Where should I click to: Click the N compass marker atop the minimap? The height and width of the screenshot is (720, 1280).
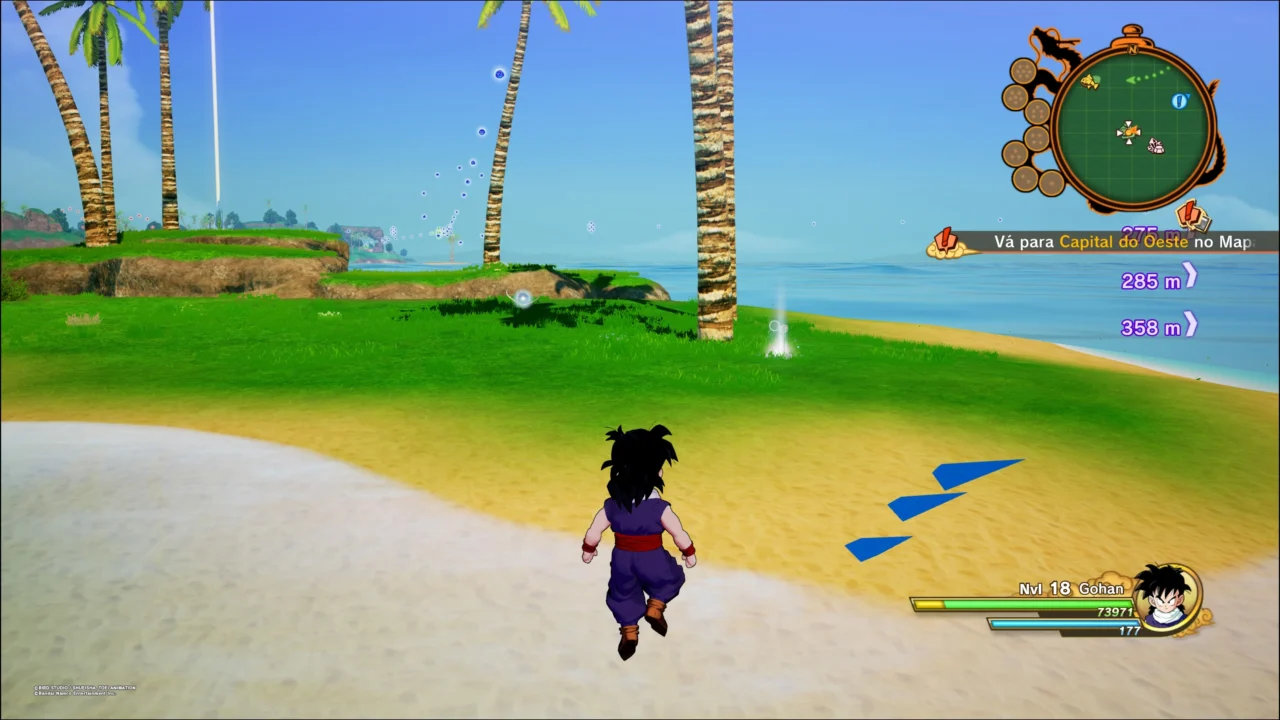[1132, 49]
